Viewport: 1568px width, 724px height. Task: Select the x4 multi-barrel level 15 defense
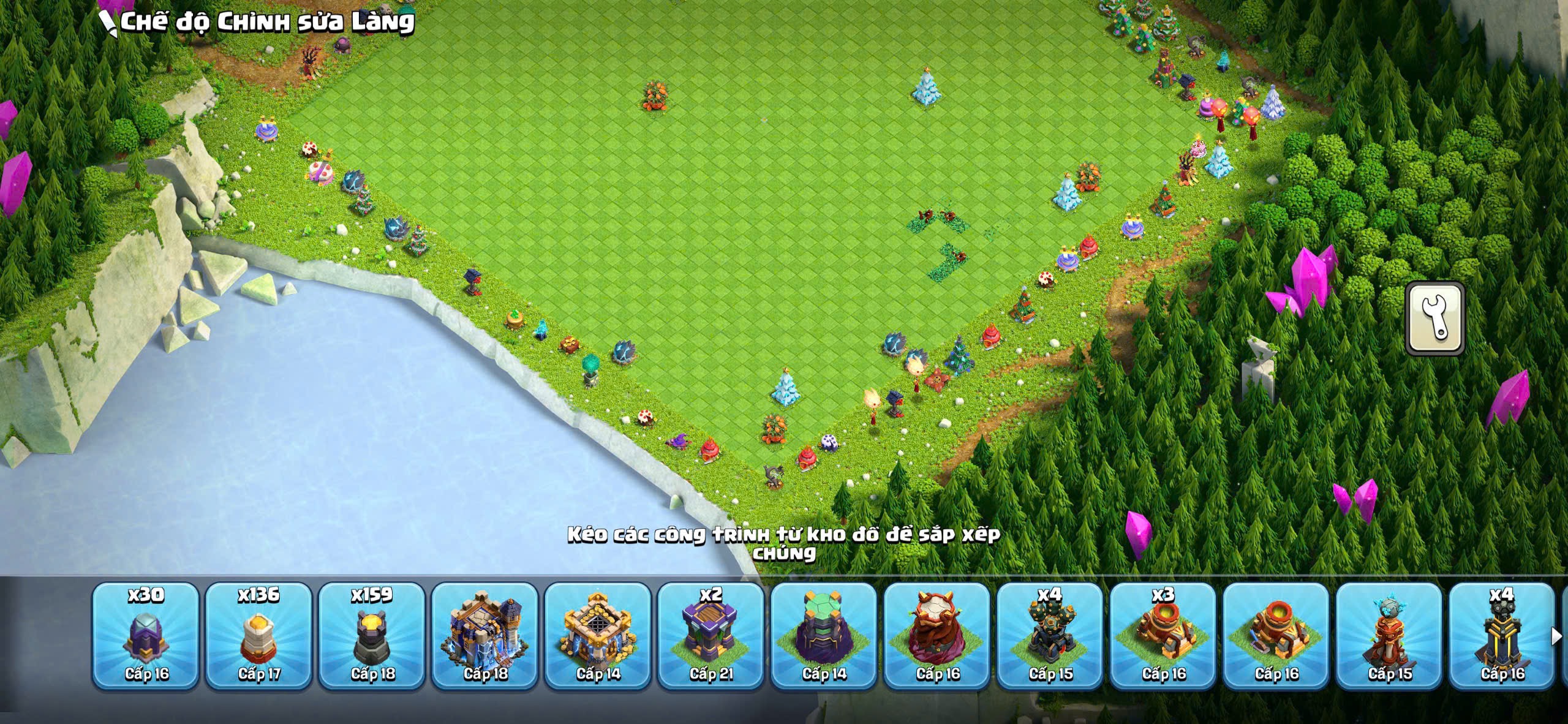[x=1050, y=636]
